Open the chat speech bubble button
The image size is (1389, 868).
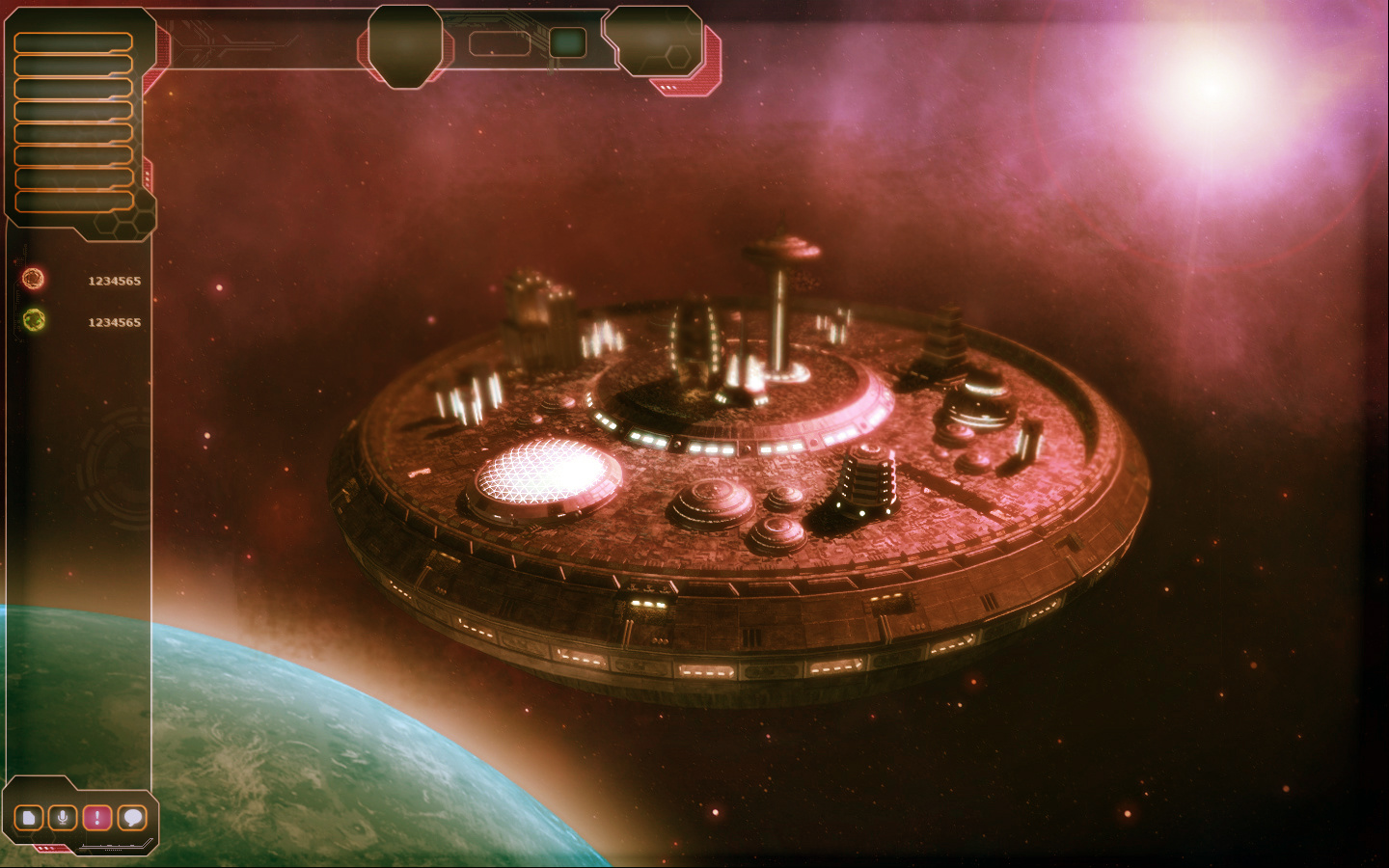132,819
